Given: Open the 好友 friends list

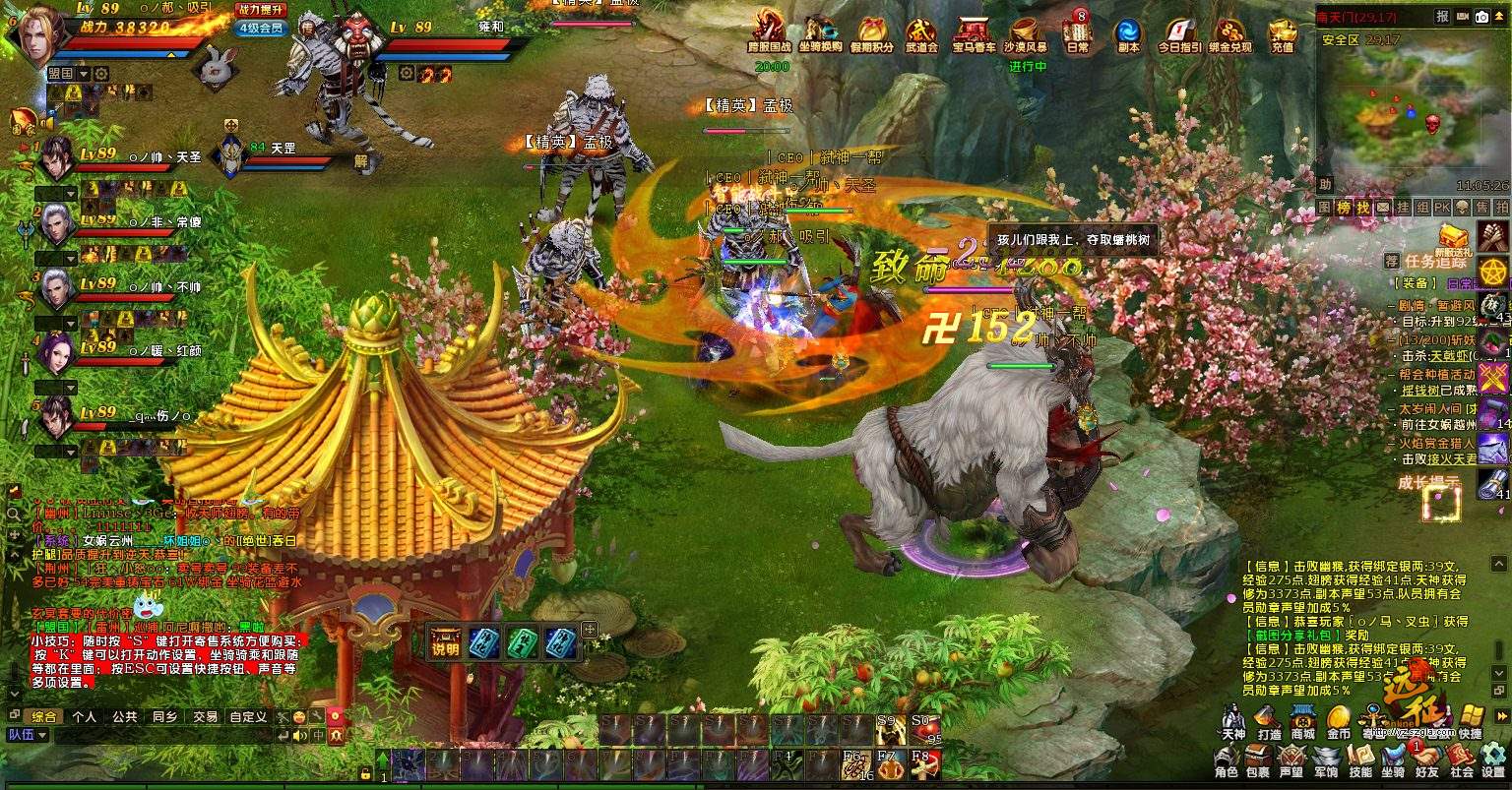Looking at the screenshot, I should [x=1426, y=760].
